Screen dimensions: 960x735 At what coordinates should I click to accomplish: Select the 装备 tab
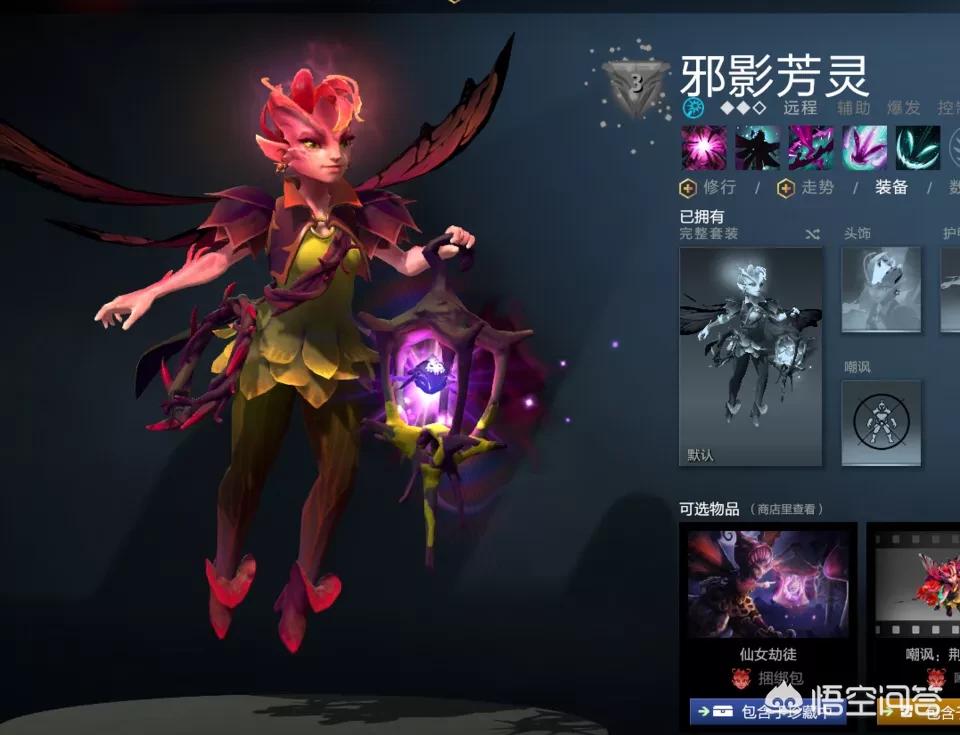tap(891, 187)
